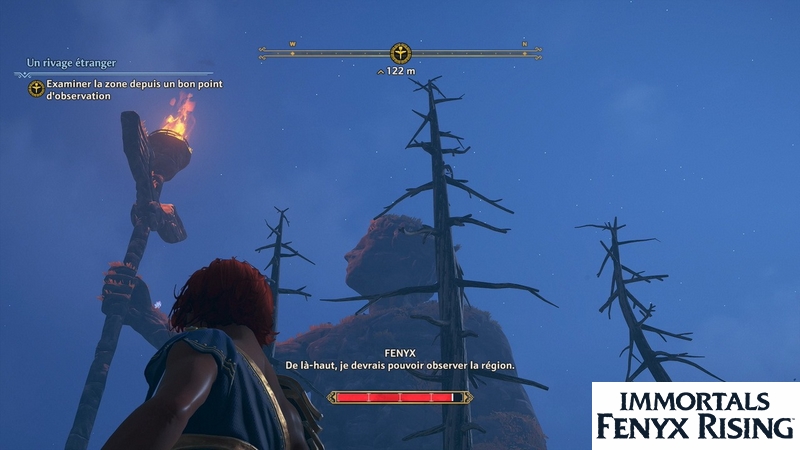
Task: Click the Immortals Fenyx Rising logo overlay
Action: click(x=695, y=415)
